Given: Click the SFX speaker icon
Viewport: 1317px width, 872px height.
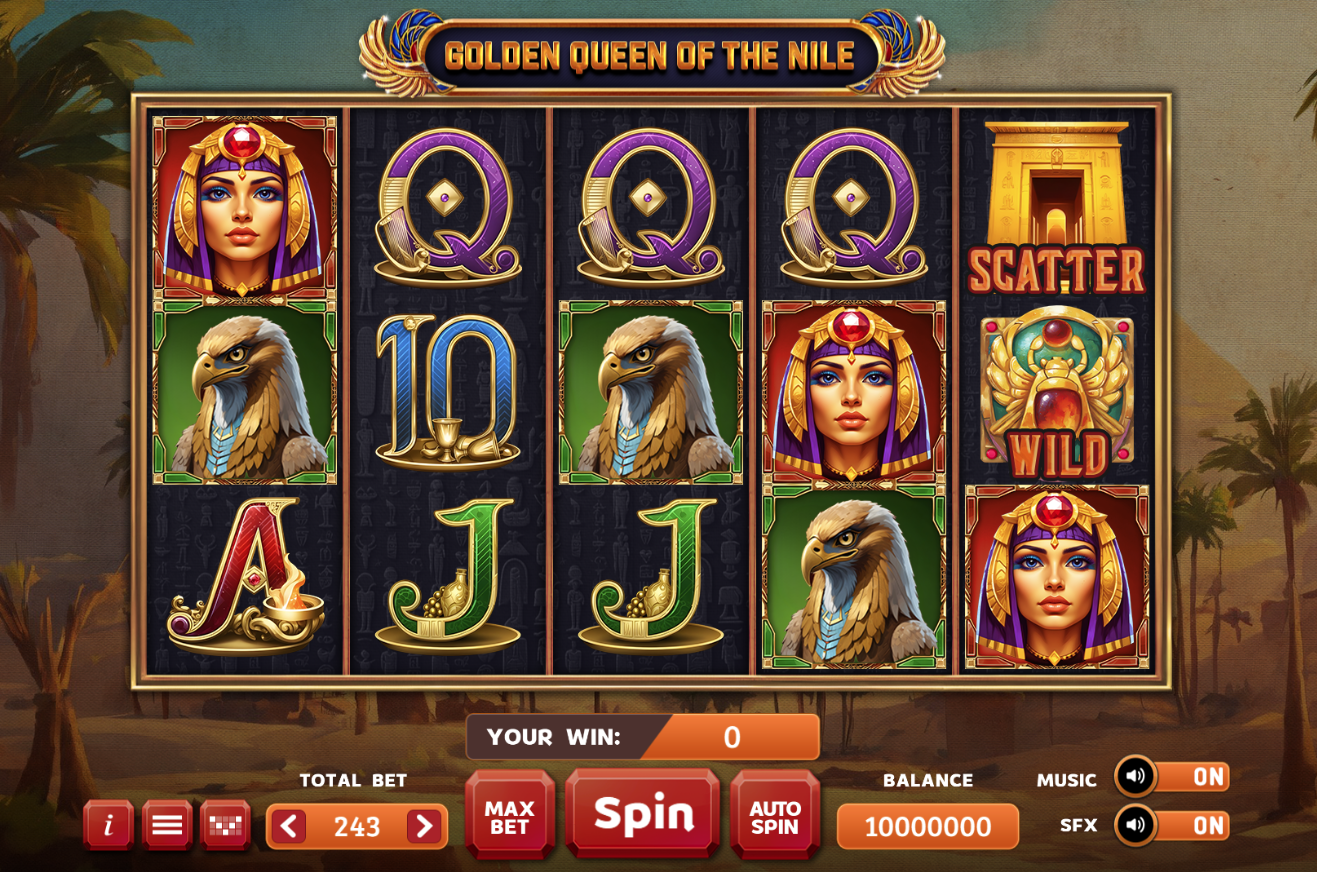Looking at the screenshot, I should [x=1135, y=826].
